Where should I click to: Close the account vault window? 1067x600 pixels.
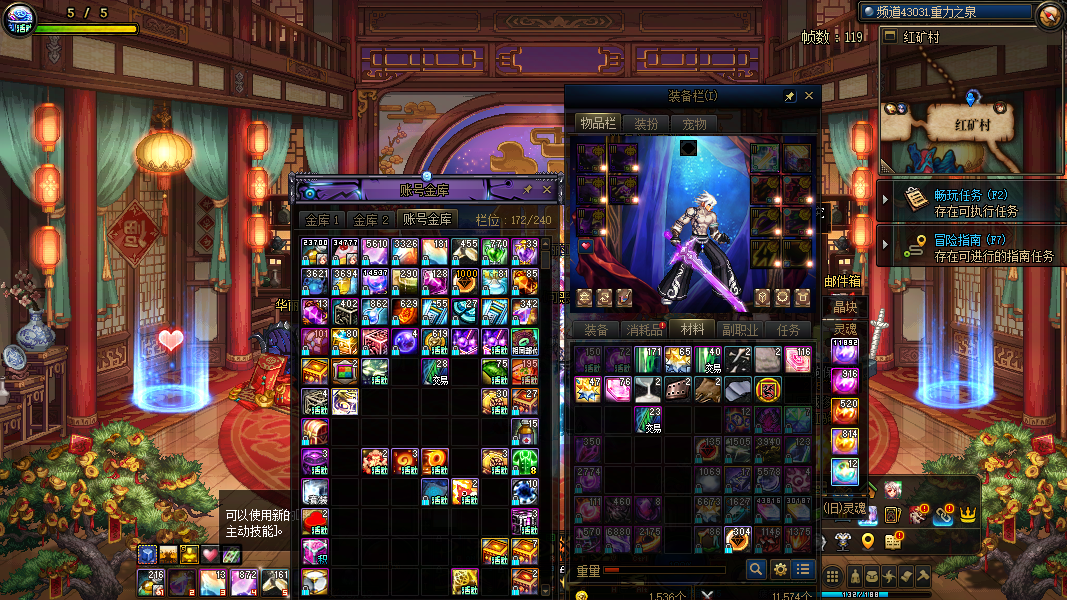tap(547, 189)
